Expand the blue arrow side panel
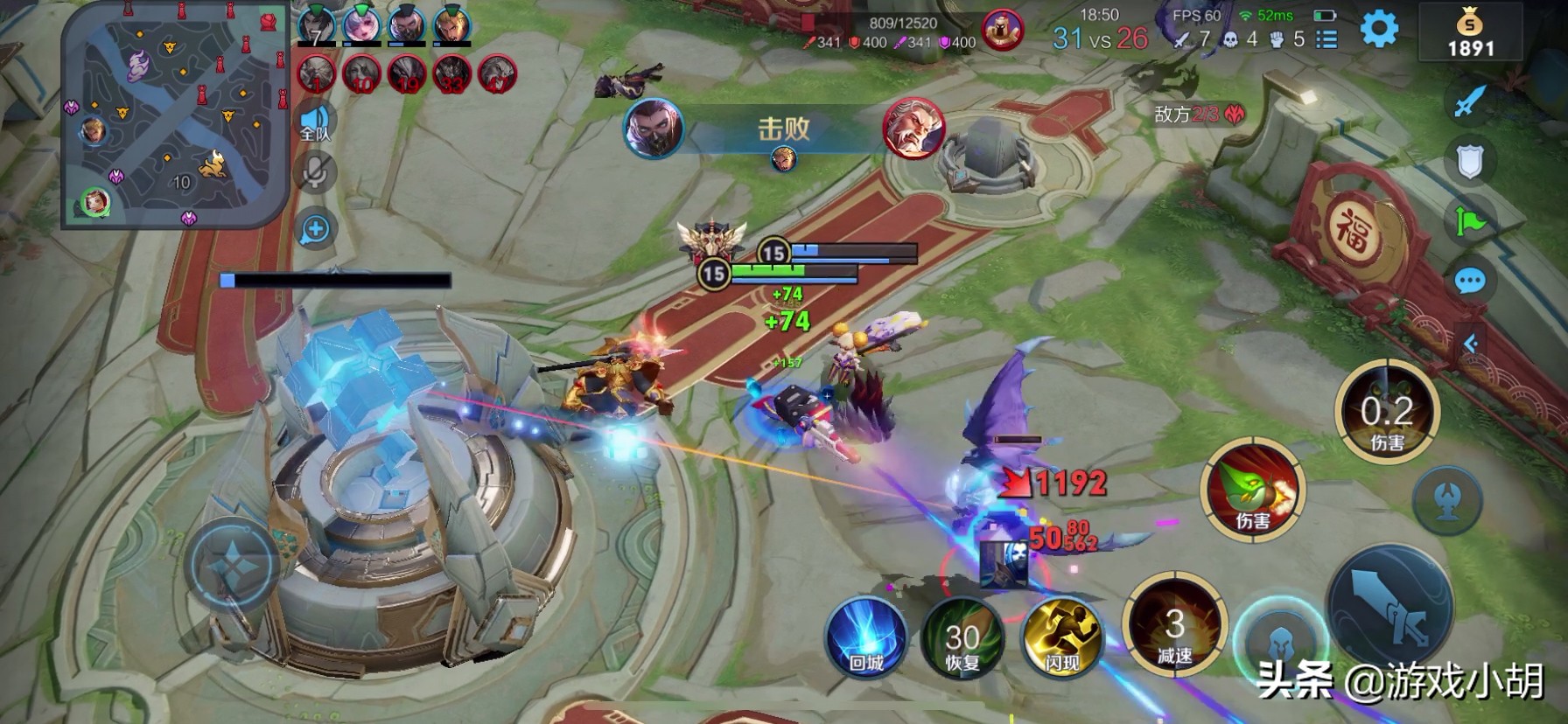The width and height of the screenshot is (1568, 724). click(x=1471, y=344)
